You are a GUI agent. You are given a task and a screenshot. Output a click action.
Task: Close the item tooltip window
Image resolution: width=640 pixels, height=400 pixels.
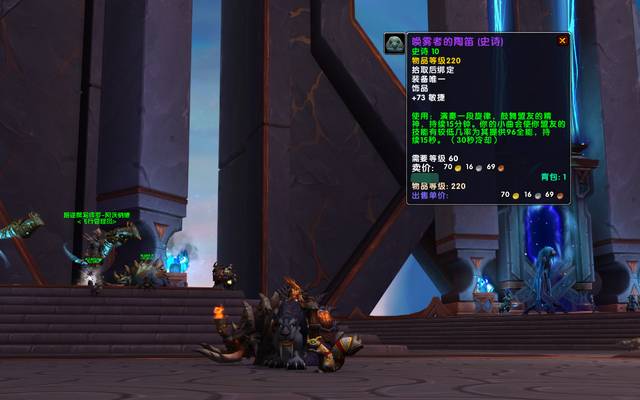coord(562,41)
